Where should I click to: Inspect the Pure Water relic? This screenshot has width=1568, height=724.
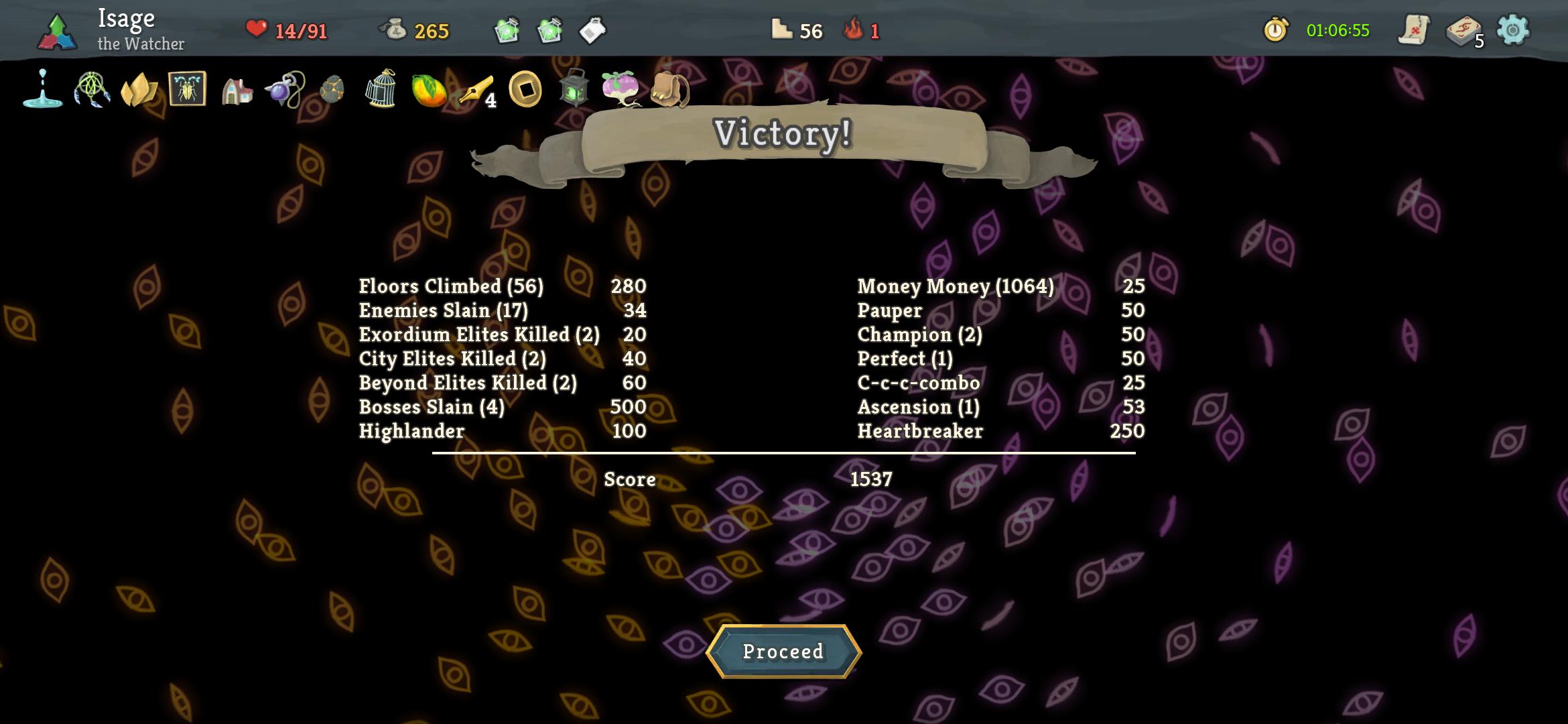(42, 90)
